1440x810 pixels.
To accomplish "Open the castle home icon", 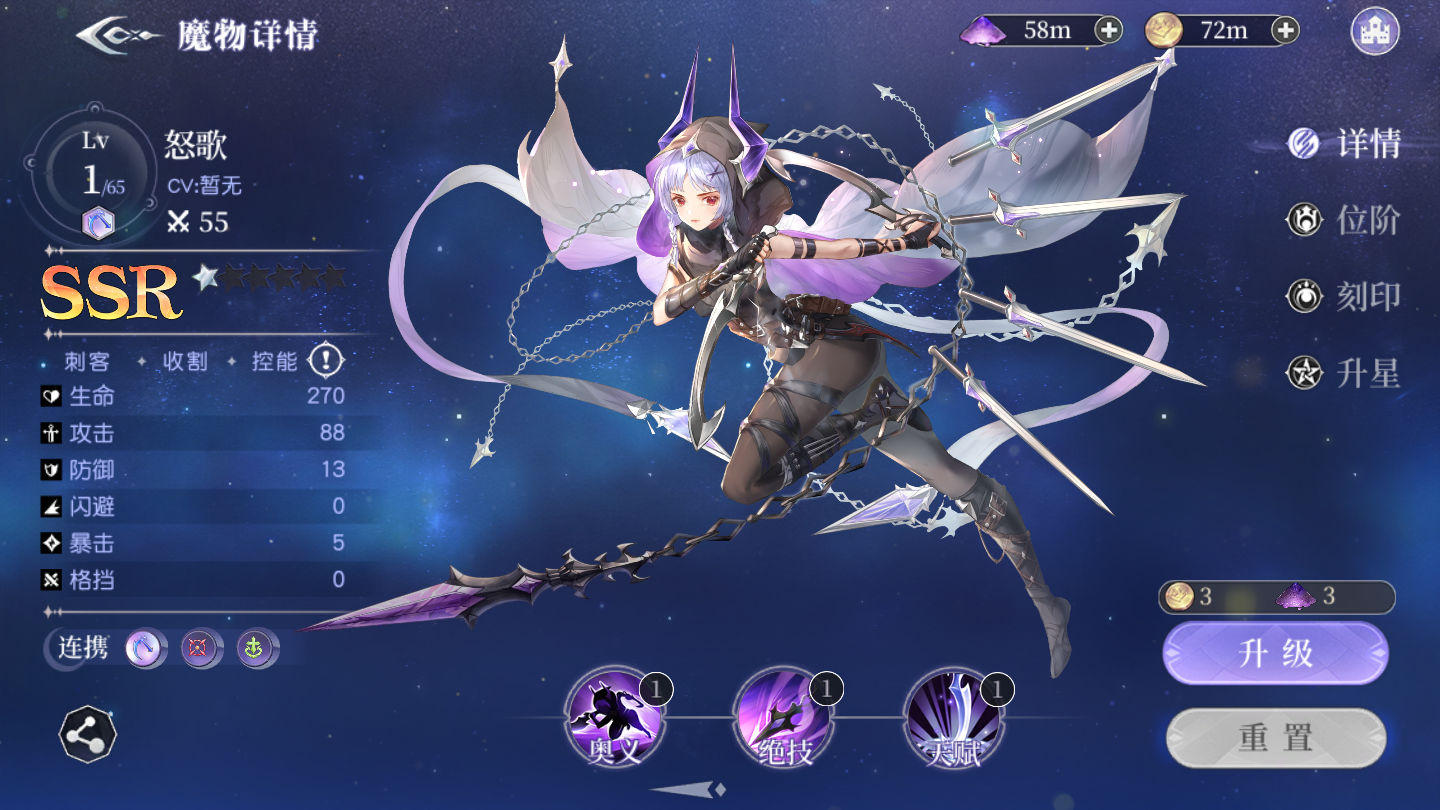I will coord(1374,31).
